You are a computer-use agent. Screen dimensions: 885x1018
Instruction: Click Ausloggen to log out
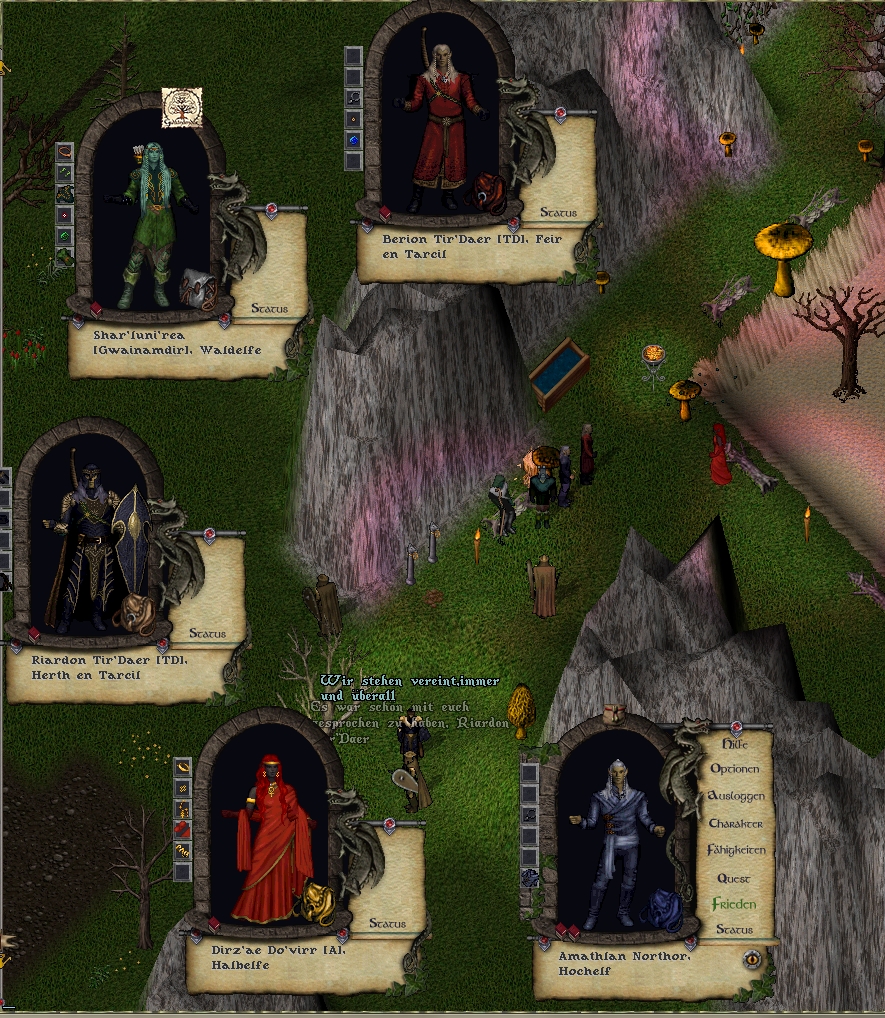pos(735,796)
